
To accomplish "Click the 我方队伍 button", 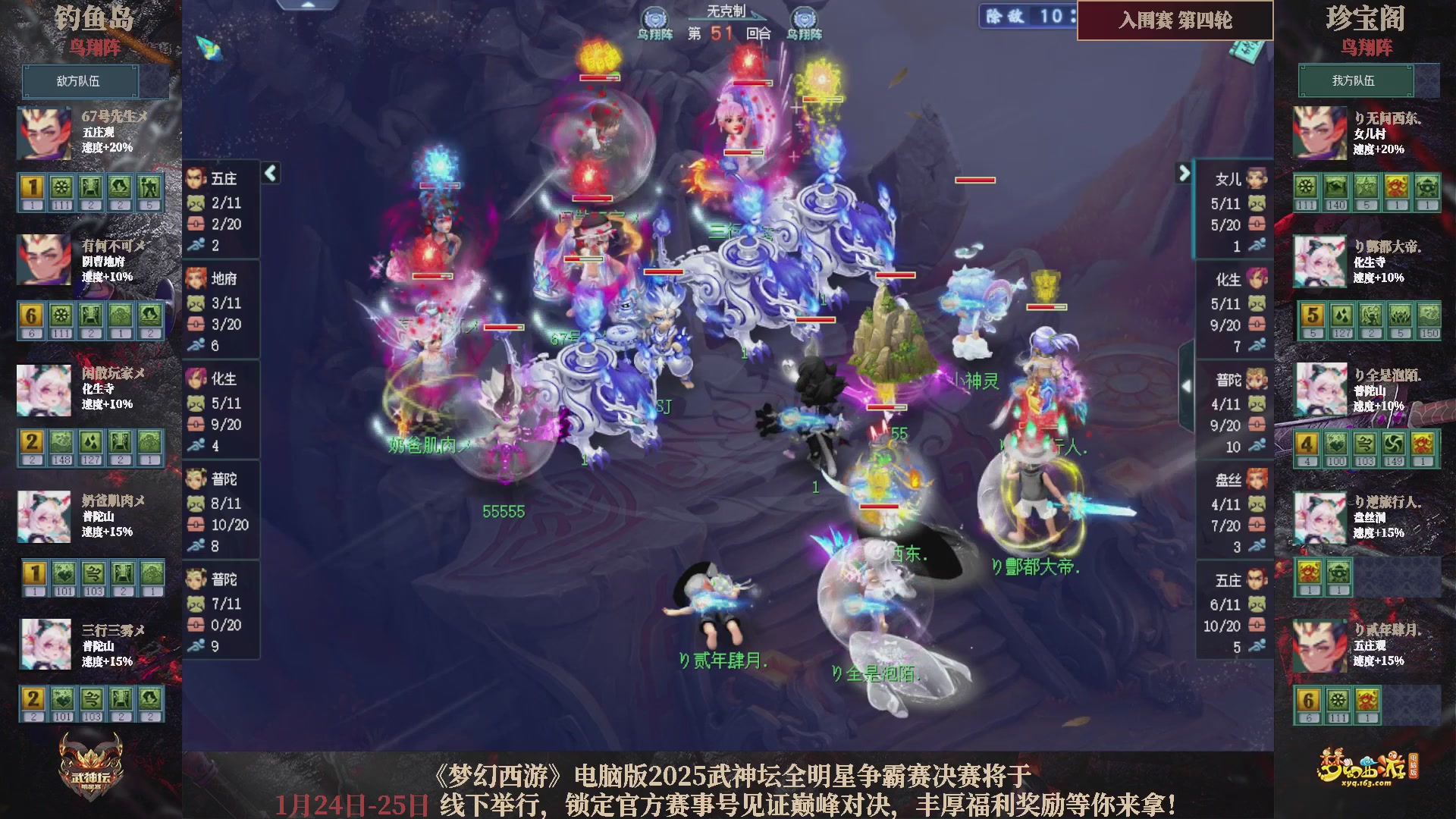I will (x=1356, y=80).
